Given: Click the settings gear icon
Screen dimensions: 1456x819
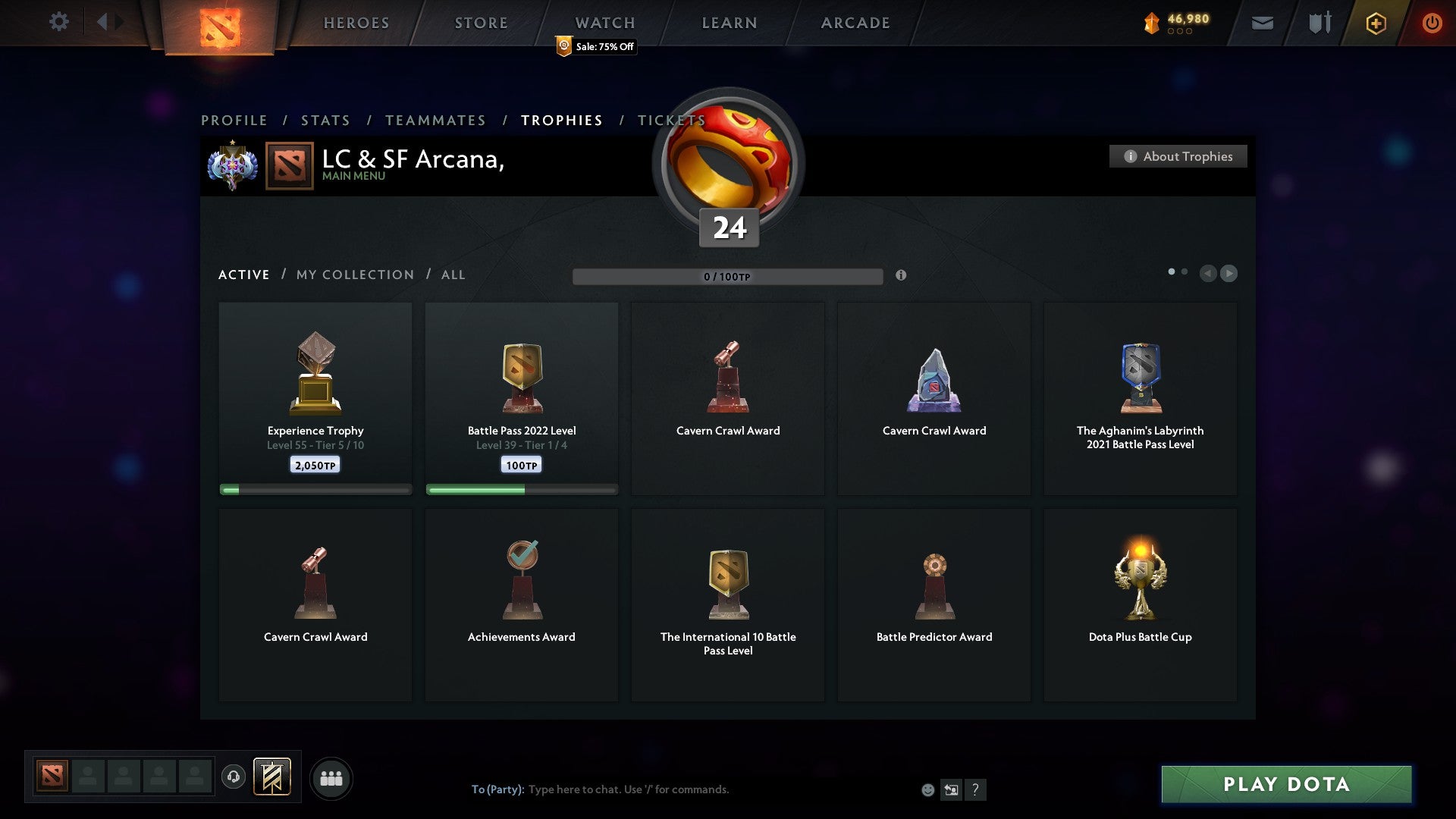Looking at the screenshot, I should tap(59, 23).
